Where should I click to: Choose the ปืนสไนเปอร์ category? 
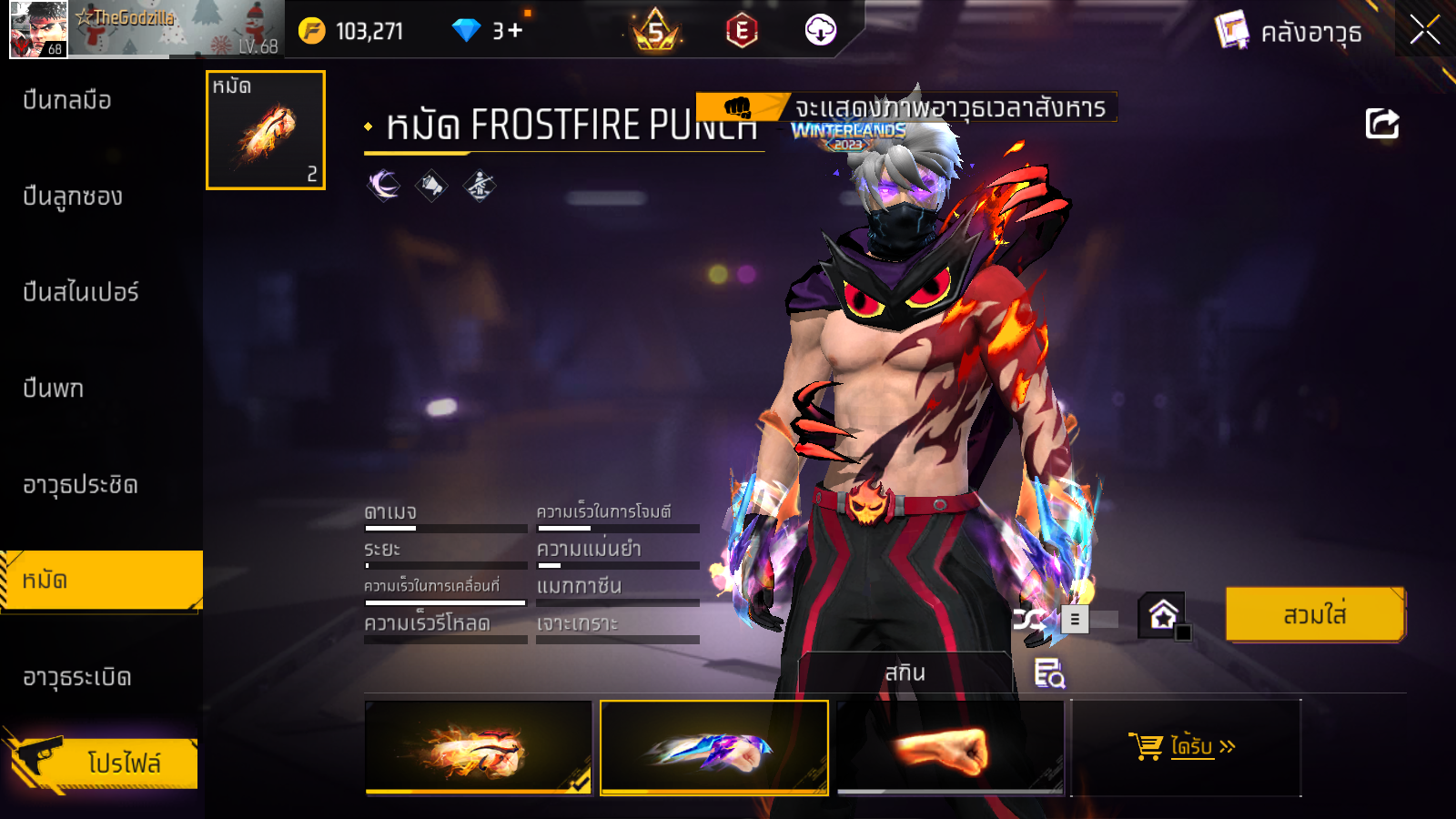[x=81, y=292]
